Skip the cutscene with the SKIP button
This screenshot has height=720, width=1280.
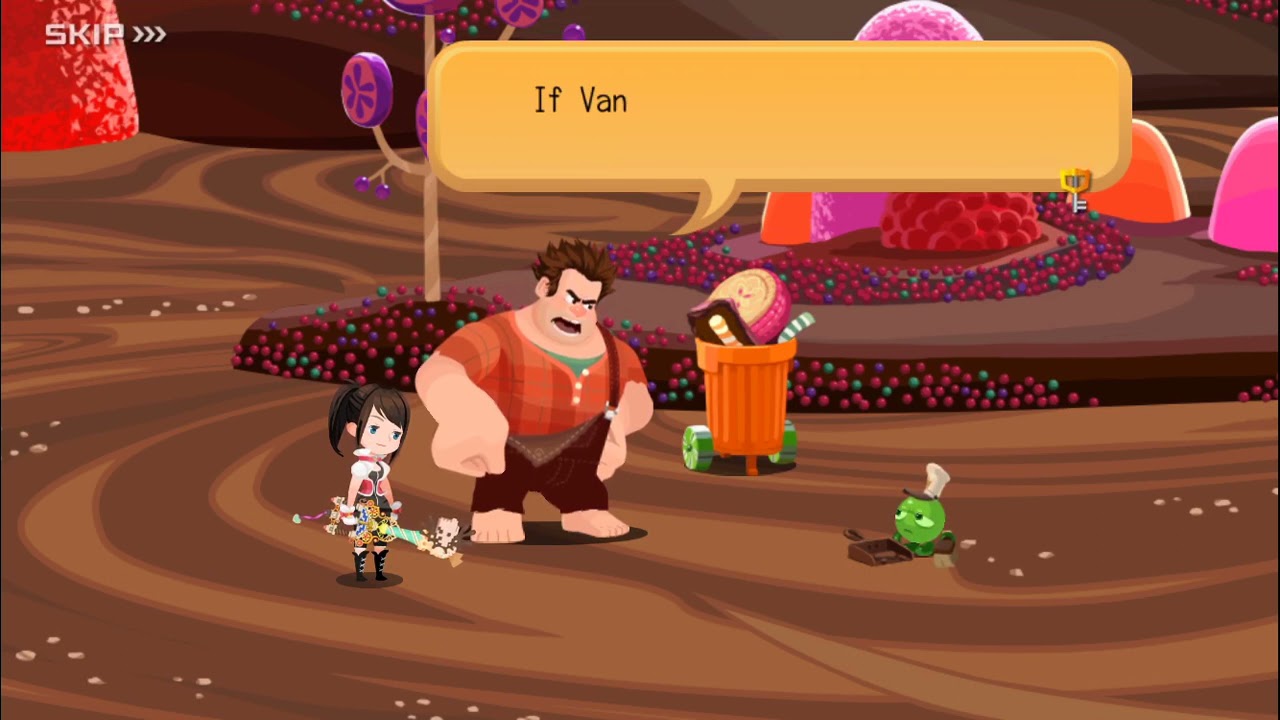[x=104, y=35]
